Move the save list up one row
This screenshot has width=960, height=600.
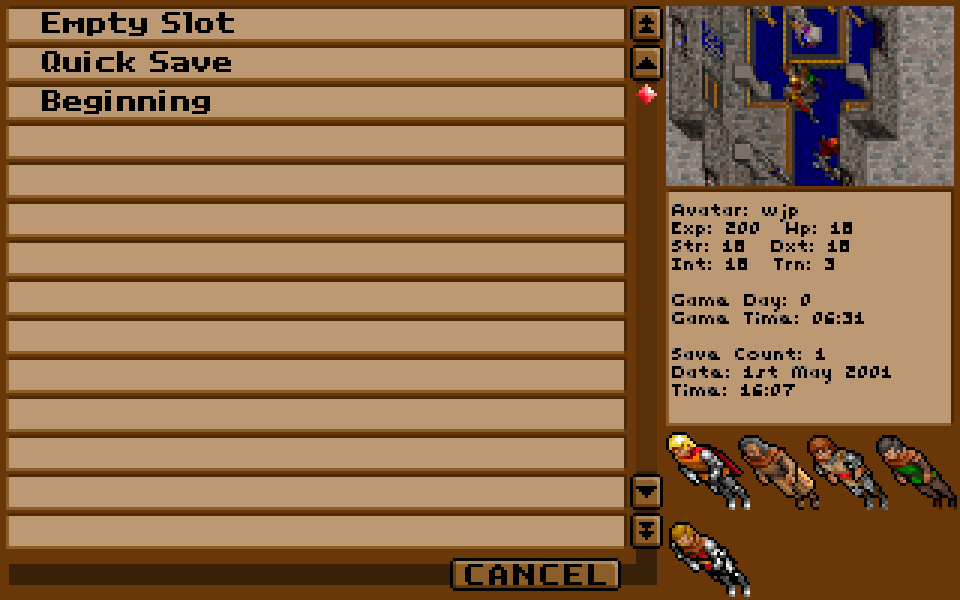647,63
